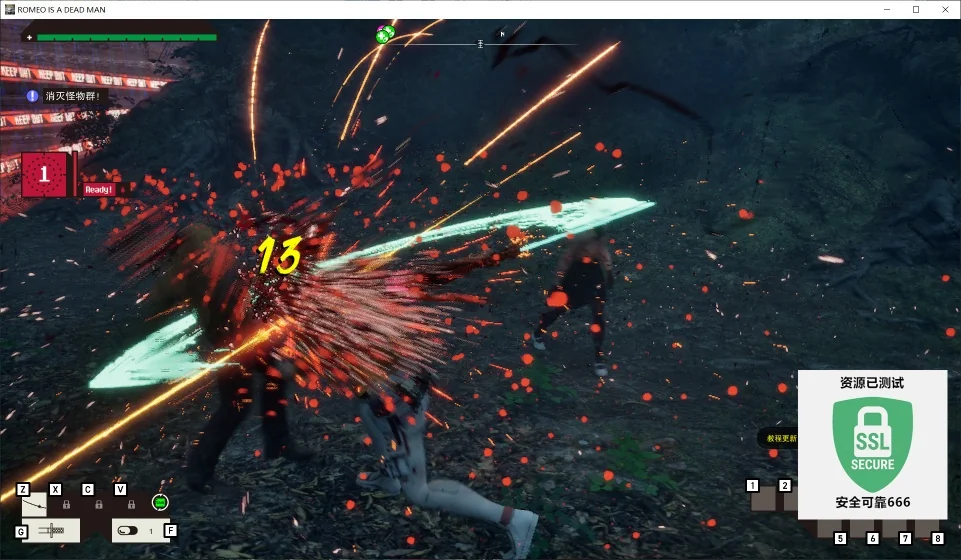Click the green marker on the compass

(385, 36)
